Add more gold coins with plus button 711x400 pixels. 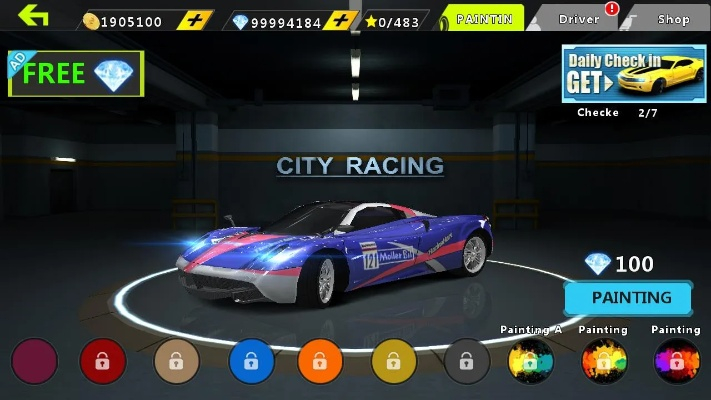(x=198, y=21)
